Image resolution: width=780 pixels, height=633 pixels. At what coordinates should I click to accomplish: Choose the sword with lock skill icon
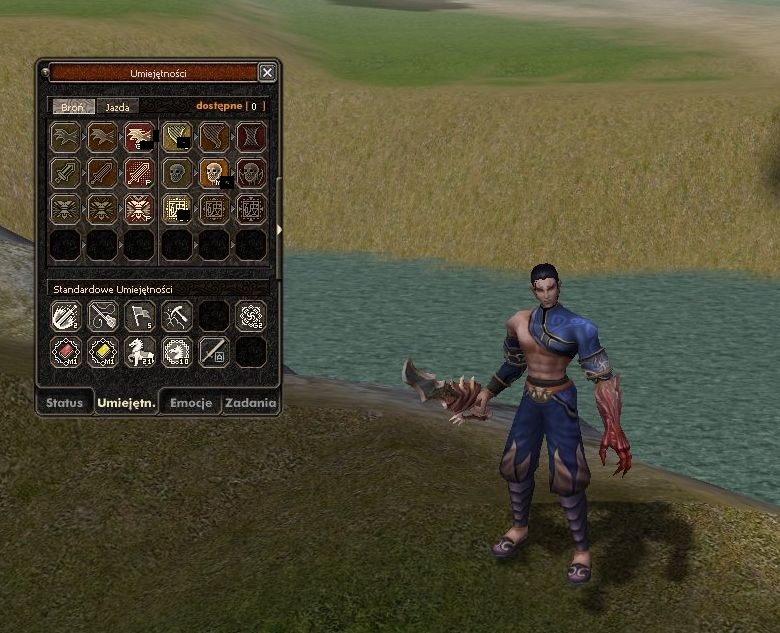tap(214, 351)
